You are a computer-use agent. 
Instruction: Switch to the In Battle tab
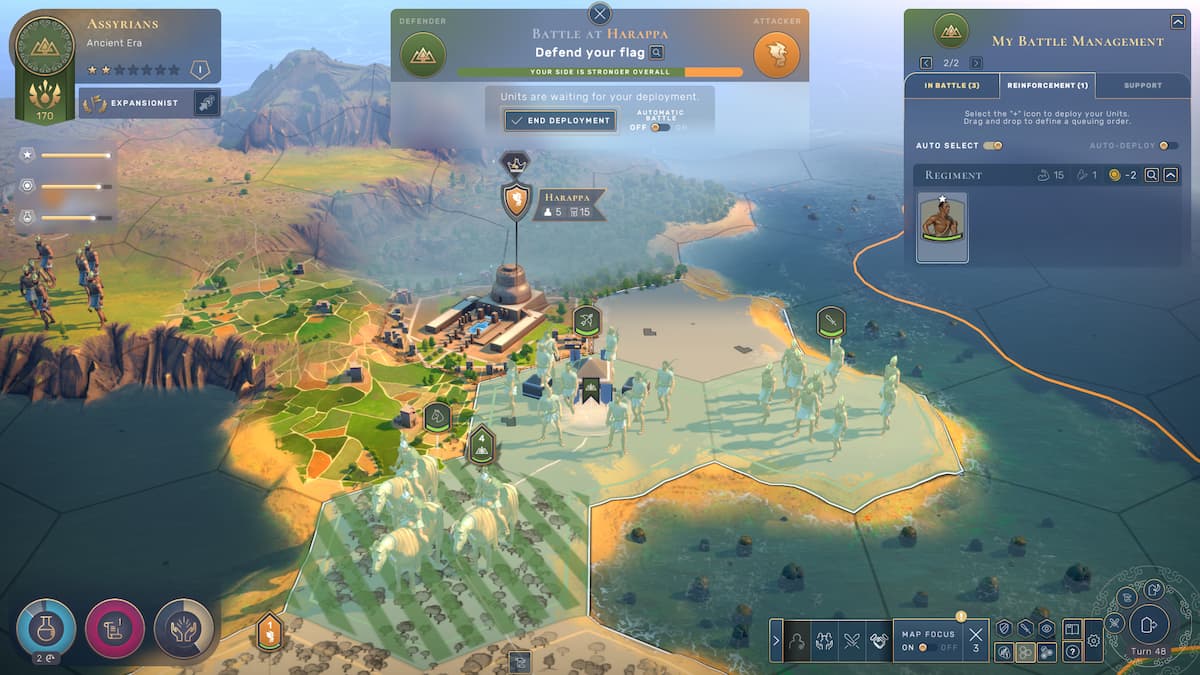click(x=951, y=85)
